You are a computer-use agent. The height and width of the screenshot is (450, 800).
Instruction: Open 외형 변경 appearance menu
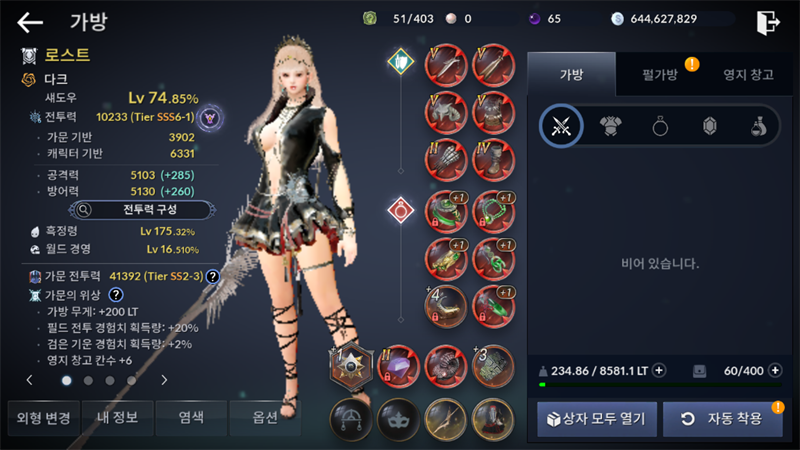[38, 417]
